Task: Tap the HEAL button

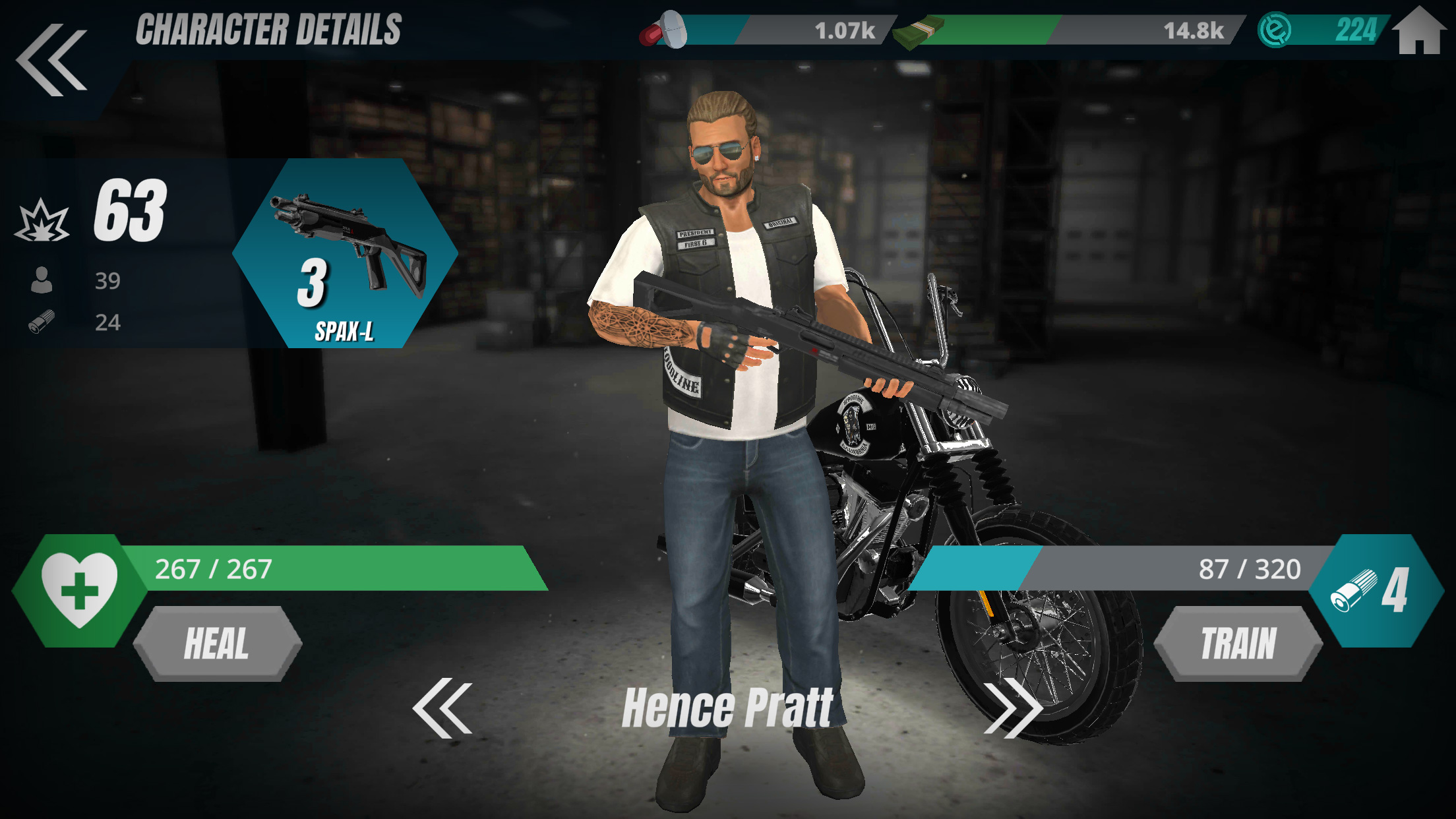Action: point(217,644)
